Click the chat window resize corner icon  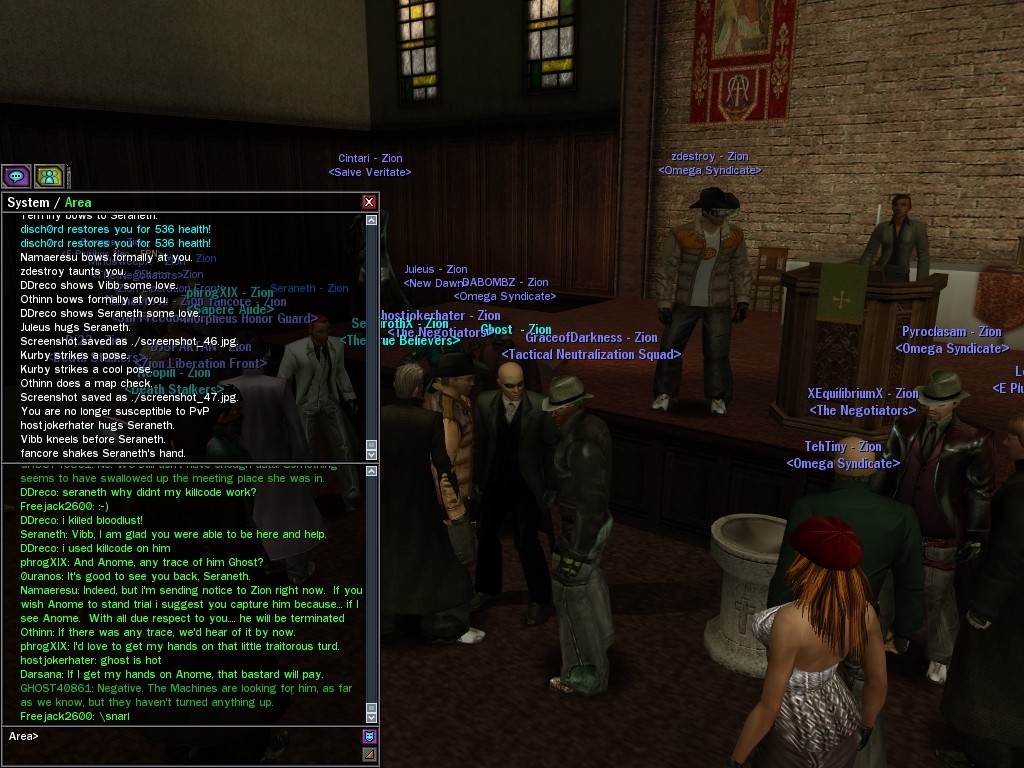tap(369, 754)
